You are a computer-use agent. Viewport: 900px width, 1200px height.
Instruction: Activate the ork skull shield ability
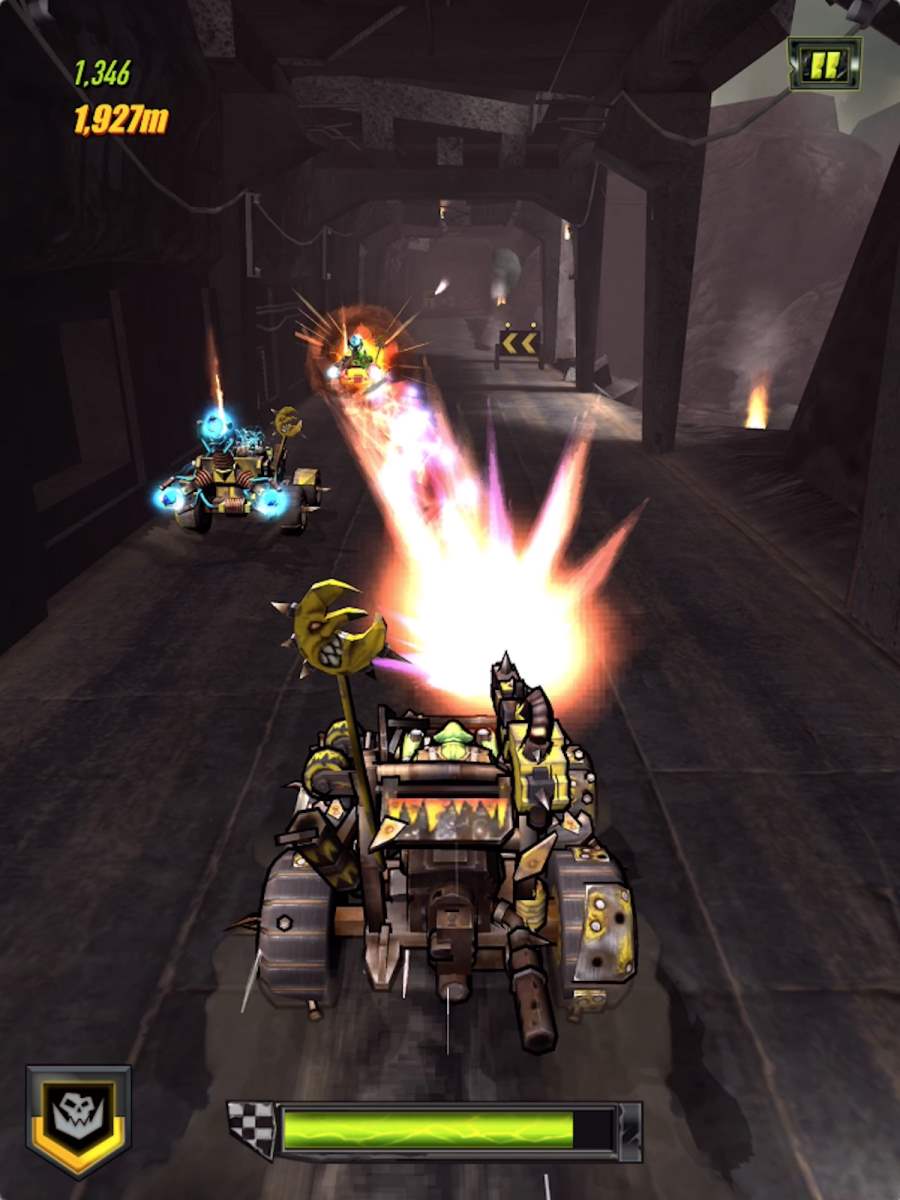[x=78, y=1119]
